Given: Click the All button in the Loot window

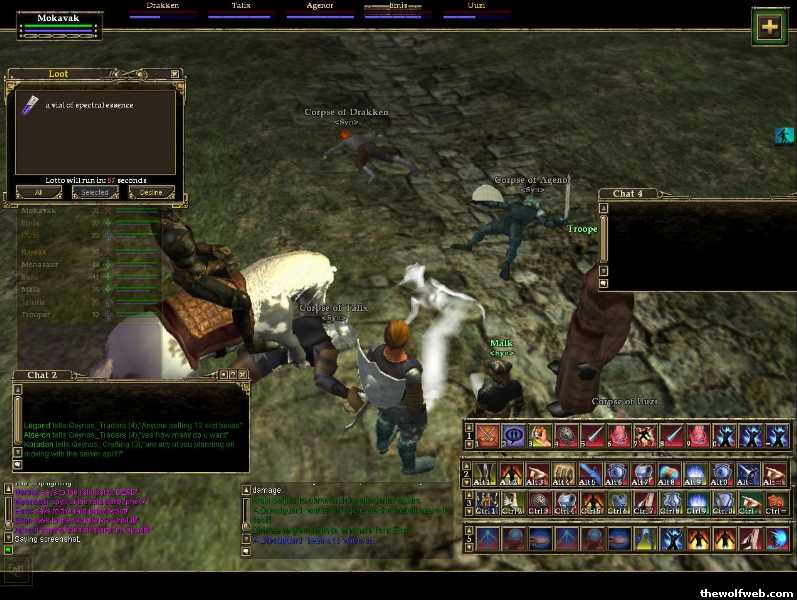Looking at the screenshot, I should (38, 192).
